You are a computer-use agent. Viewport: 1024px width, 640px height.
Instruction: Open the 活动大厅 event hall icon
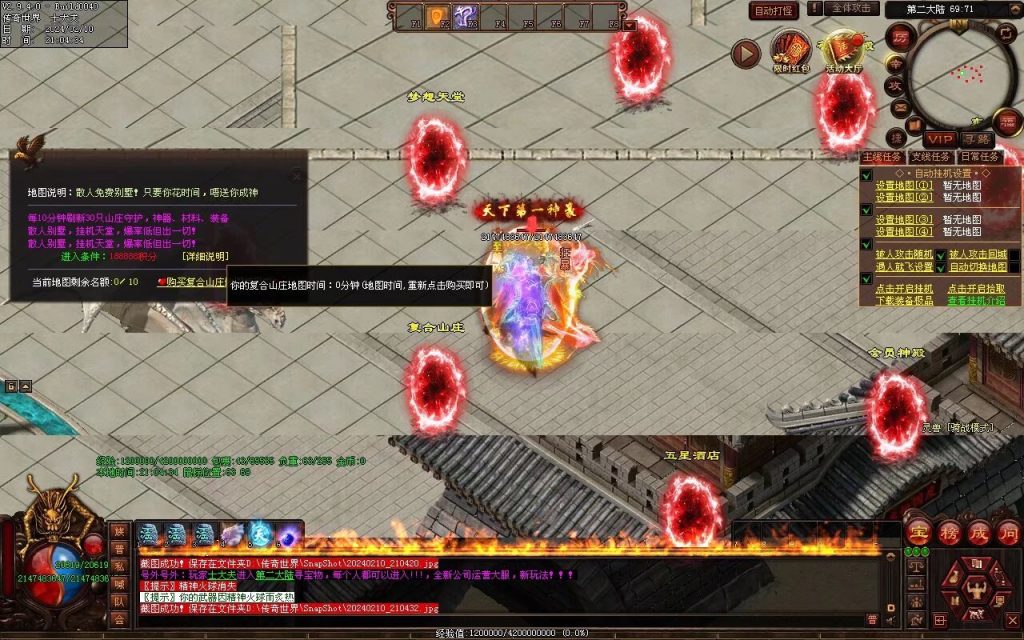pos(844,52)
